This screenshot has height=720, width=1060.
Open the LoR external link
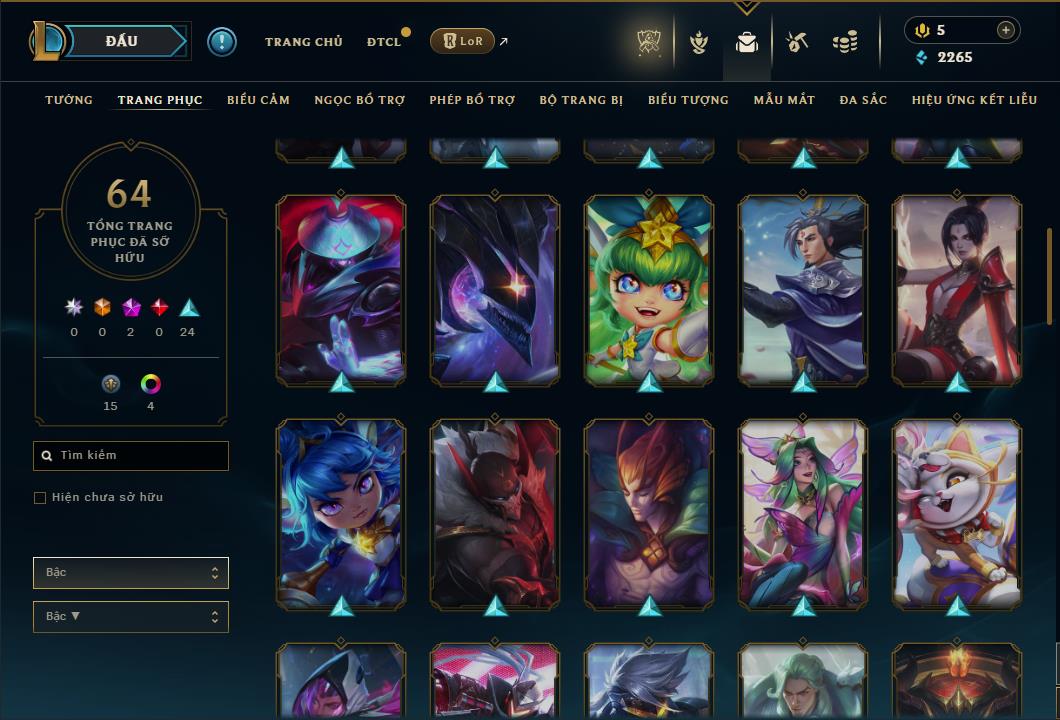462,41
